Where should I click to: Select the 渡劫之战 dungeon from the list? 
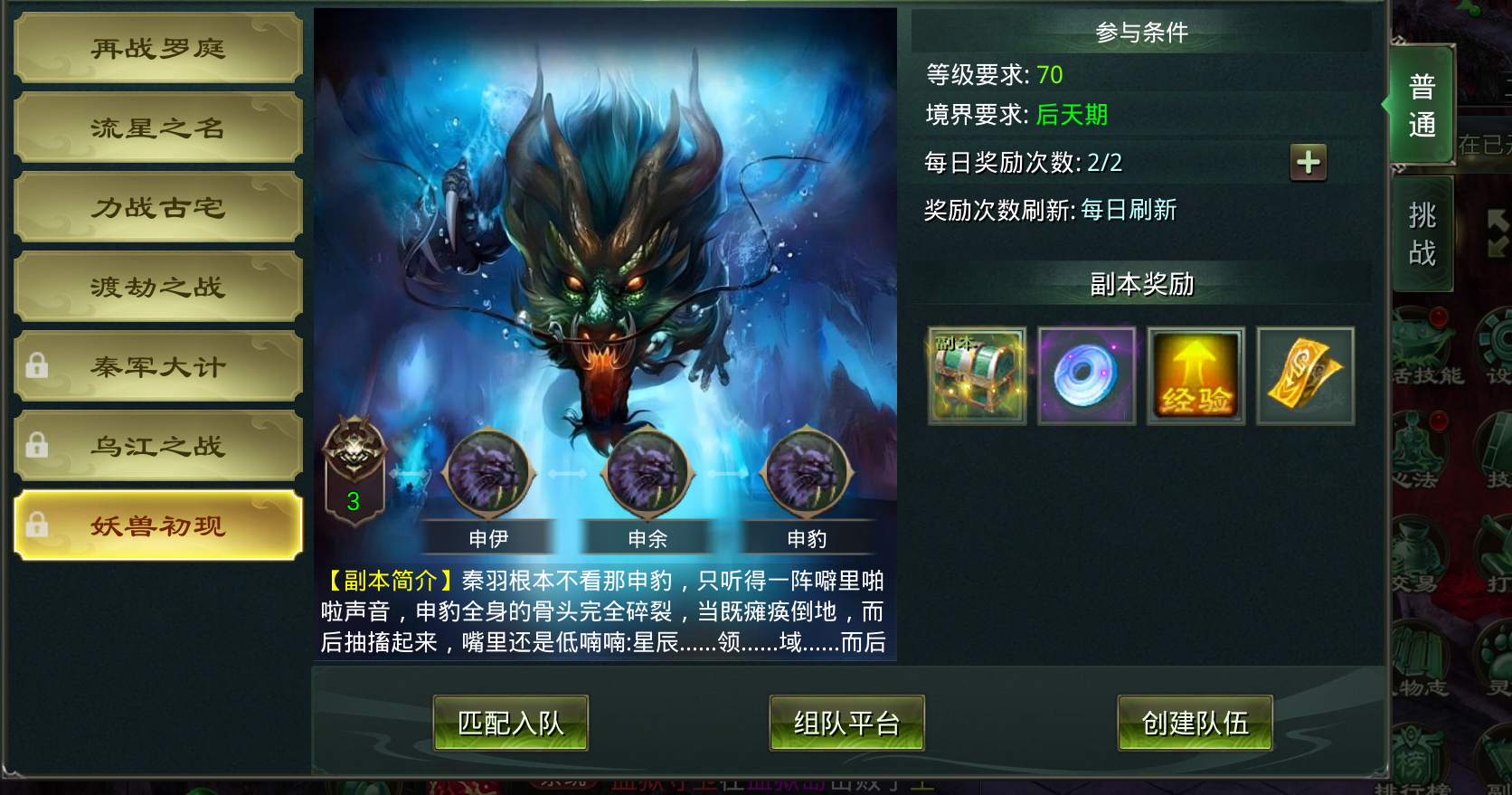coord(157,287)
